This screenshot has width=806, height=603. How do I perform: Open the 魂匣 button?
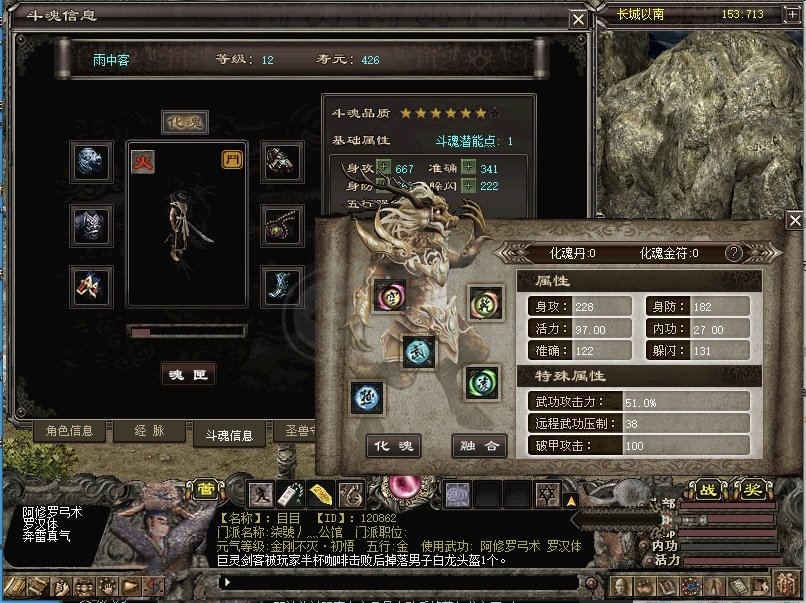pyautogui.click(x=188, y=374)
